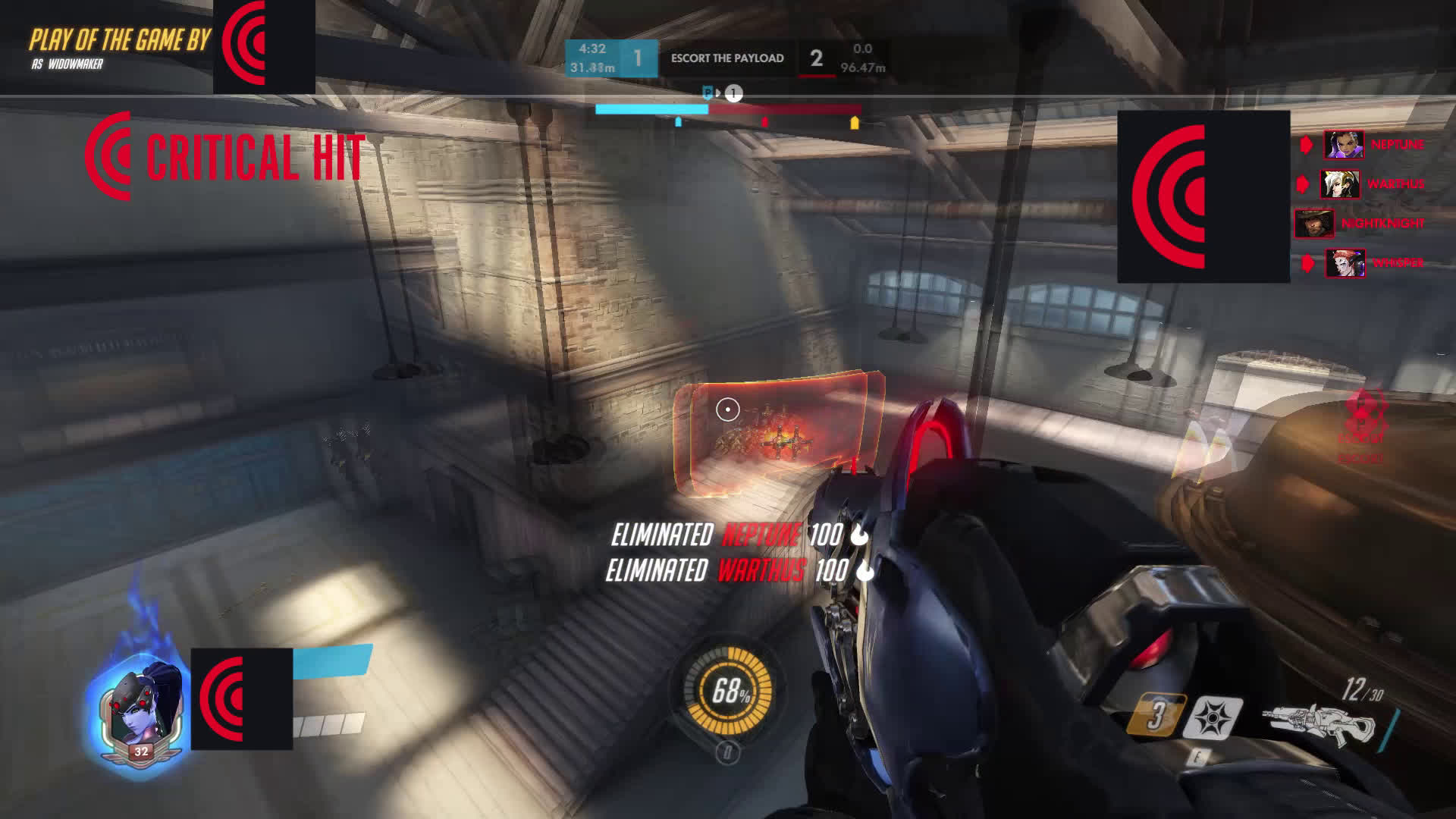Image resolution: width=1456 pixels, height=819 pixels.
Task: Click the payload progress track bar
Action: click(x=728, y=109)
